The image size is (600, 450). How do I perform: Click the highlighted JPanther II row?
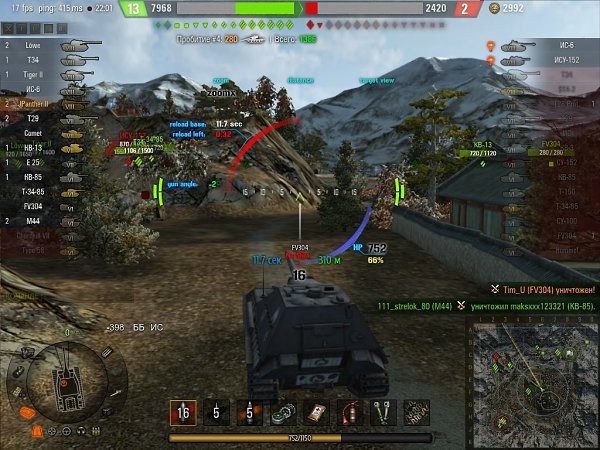pyautogui.click(x=40, y=103)
